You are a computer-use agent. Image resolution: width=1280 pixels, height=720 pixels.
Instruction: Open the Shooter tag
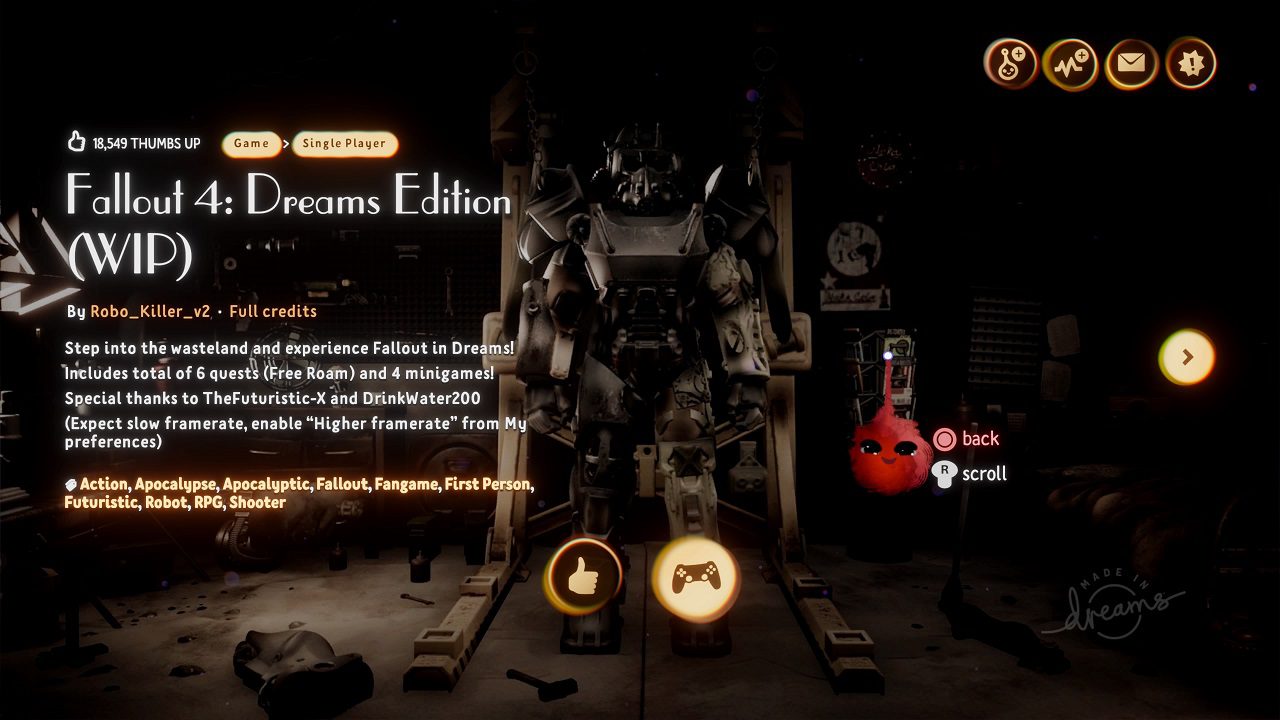click(257, 502)
